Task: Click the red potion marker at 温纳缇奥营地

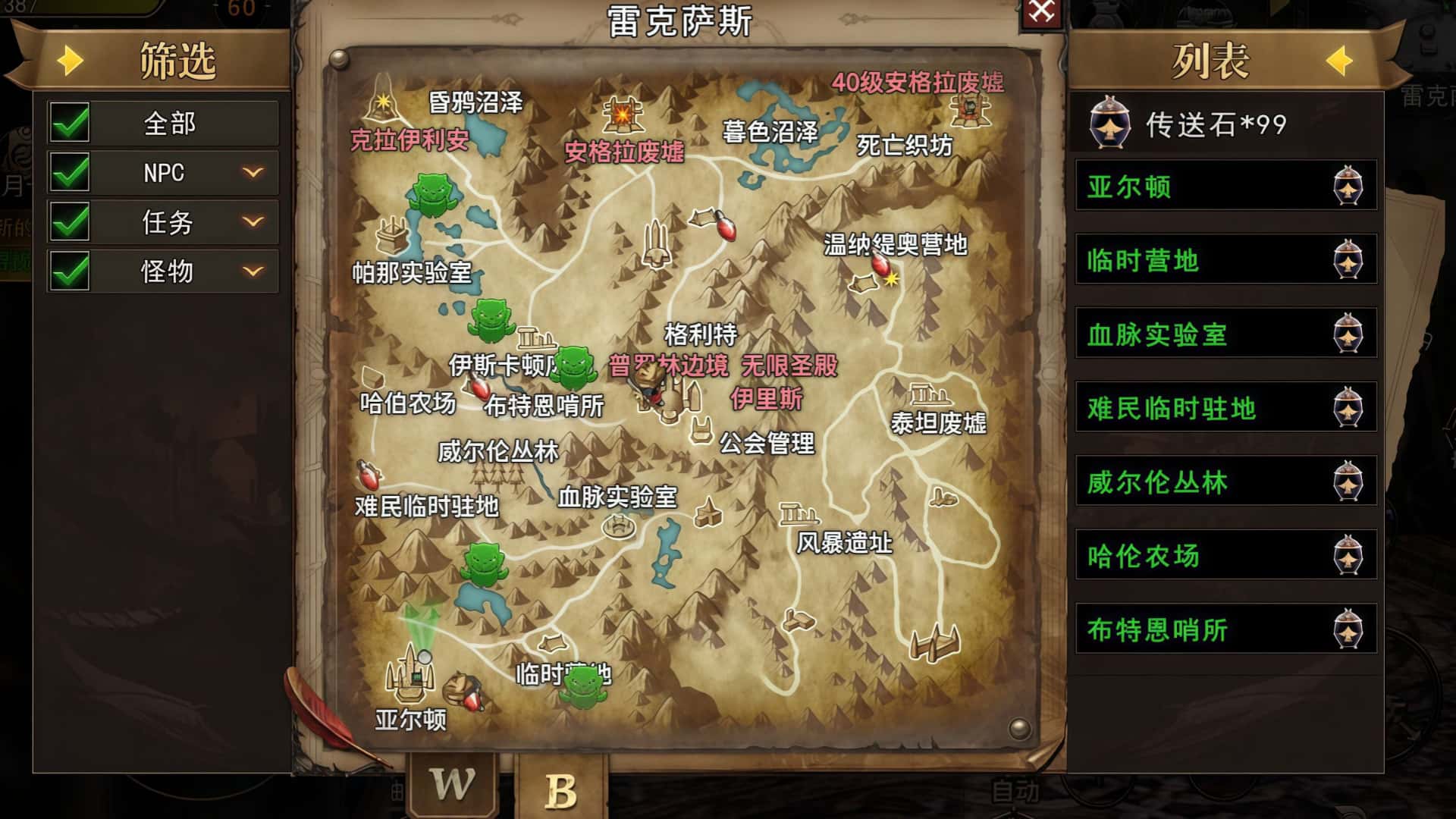Action: [x=882, y=264]
